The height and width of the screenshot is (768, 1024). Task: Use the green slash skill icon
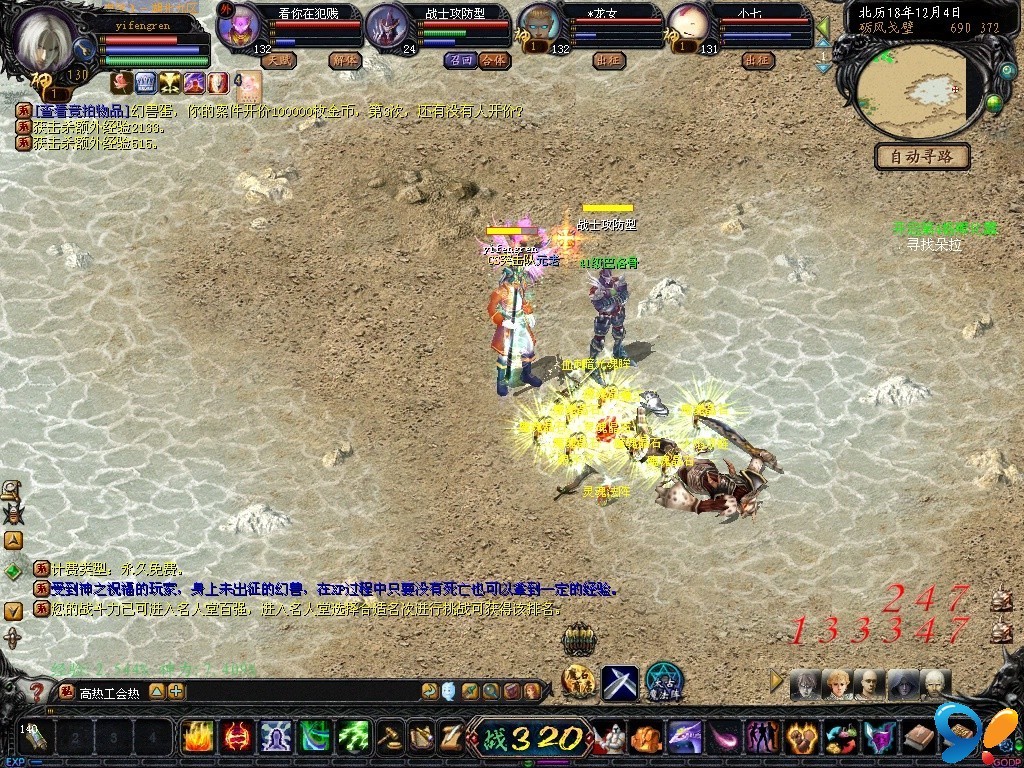click(x=354, y=737)
